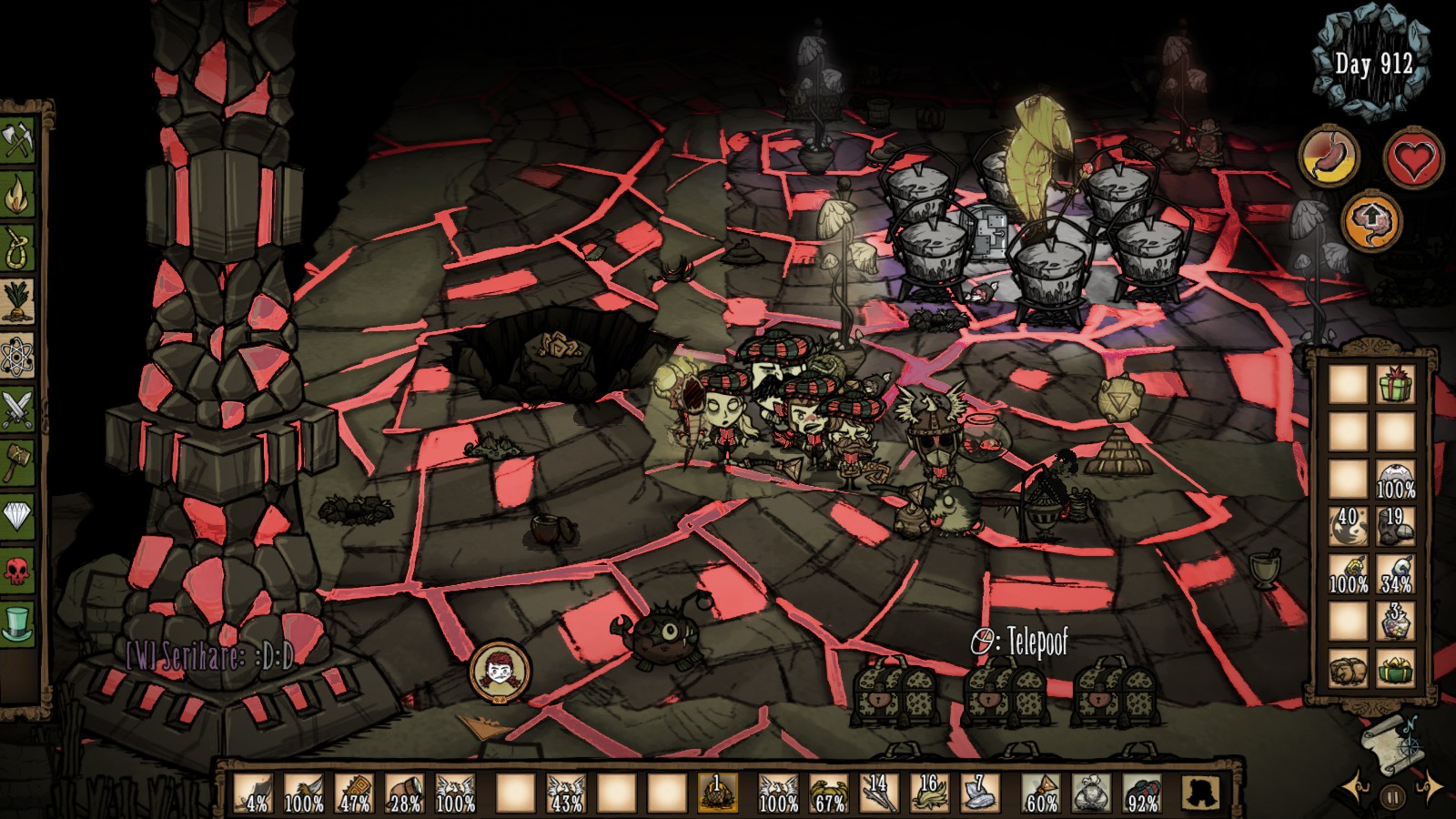Select the 92% backpack equipment slot
This screenshot has height=819, width=1456.
tap(1141, 794)
